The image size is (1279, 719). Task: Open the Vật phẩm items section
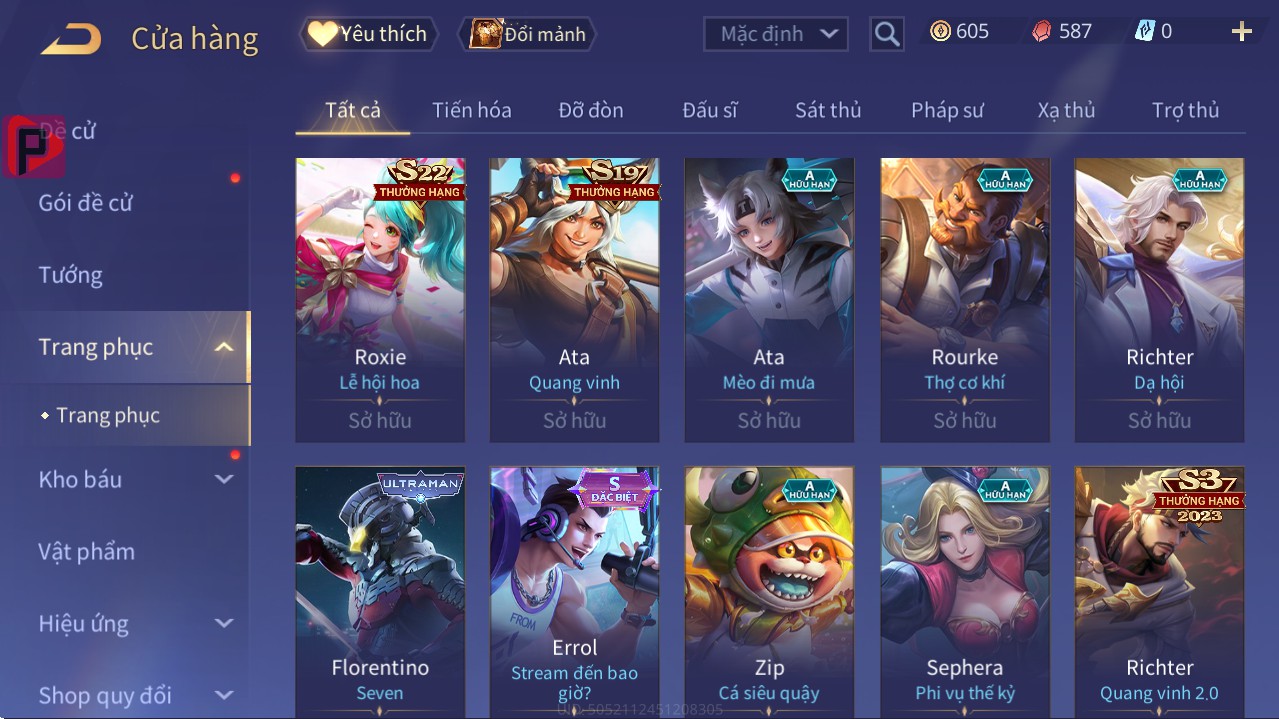pyautogui.click(x=87, y=551)
